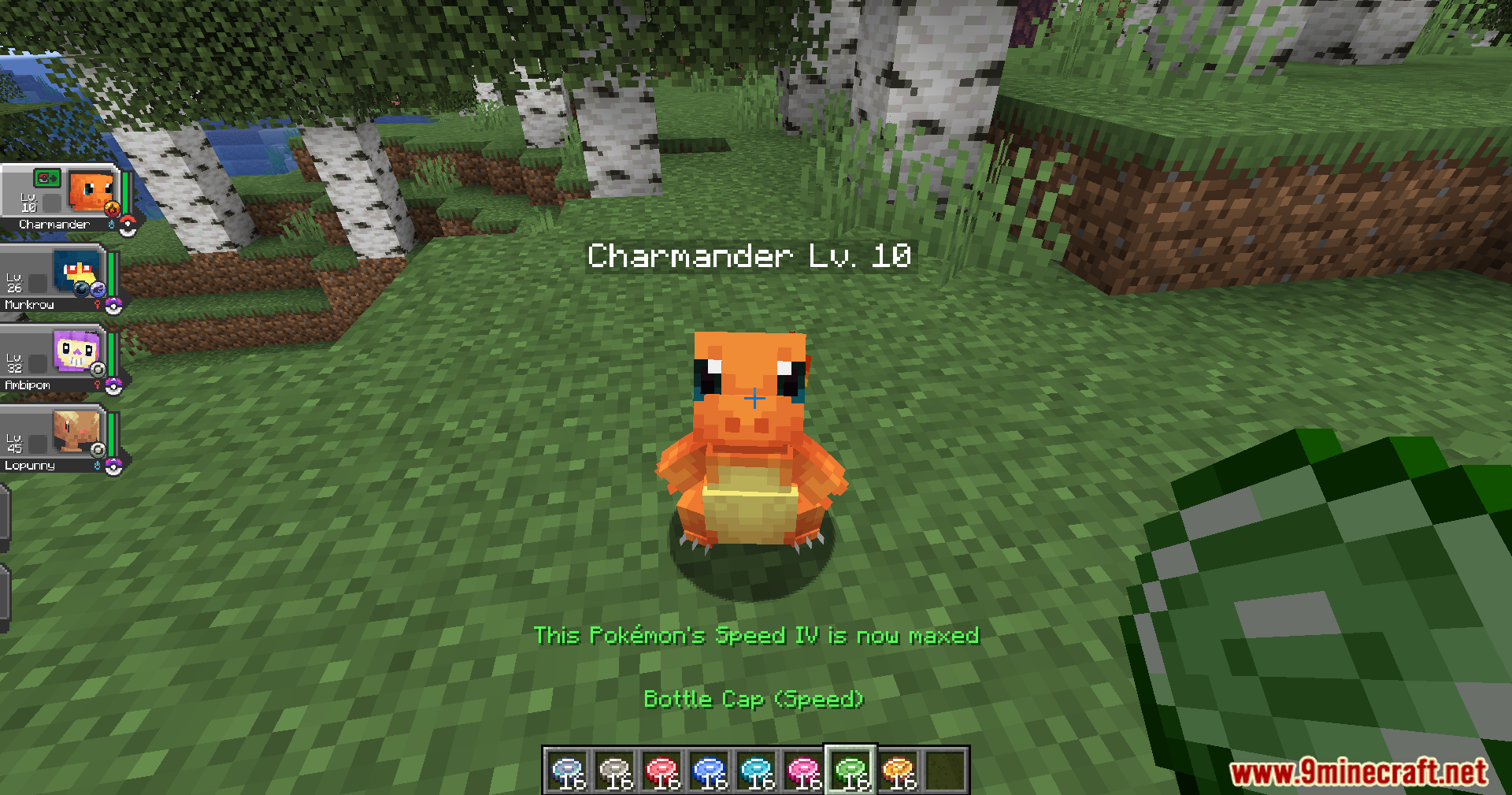Viewport: 1512px width, 795px height.
Task: Pick Lopunny from the party sidebar
Action: 55,440
